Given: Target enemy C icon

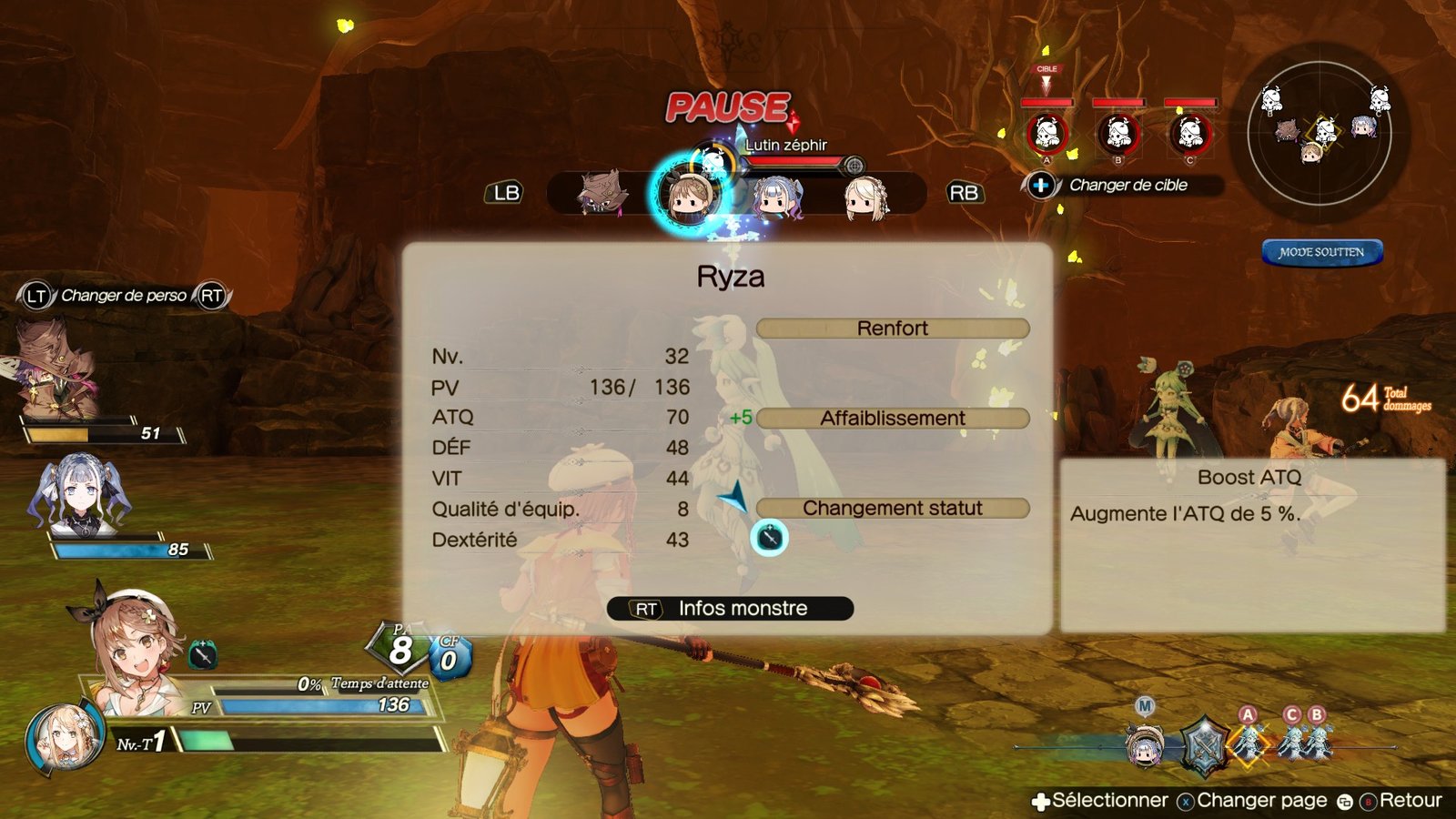Looking at the screenshot, I should pyautogui.click(x=1189, y=135).
